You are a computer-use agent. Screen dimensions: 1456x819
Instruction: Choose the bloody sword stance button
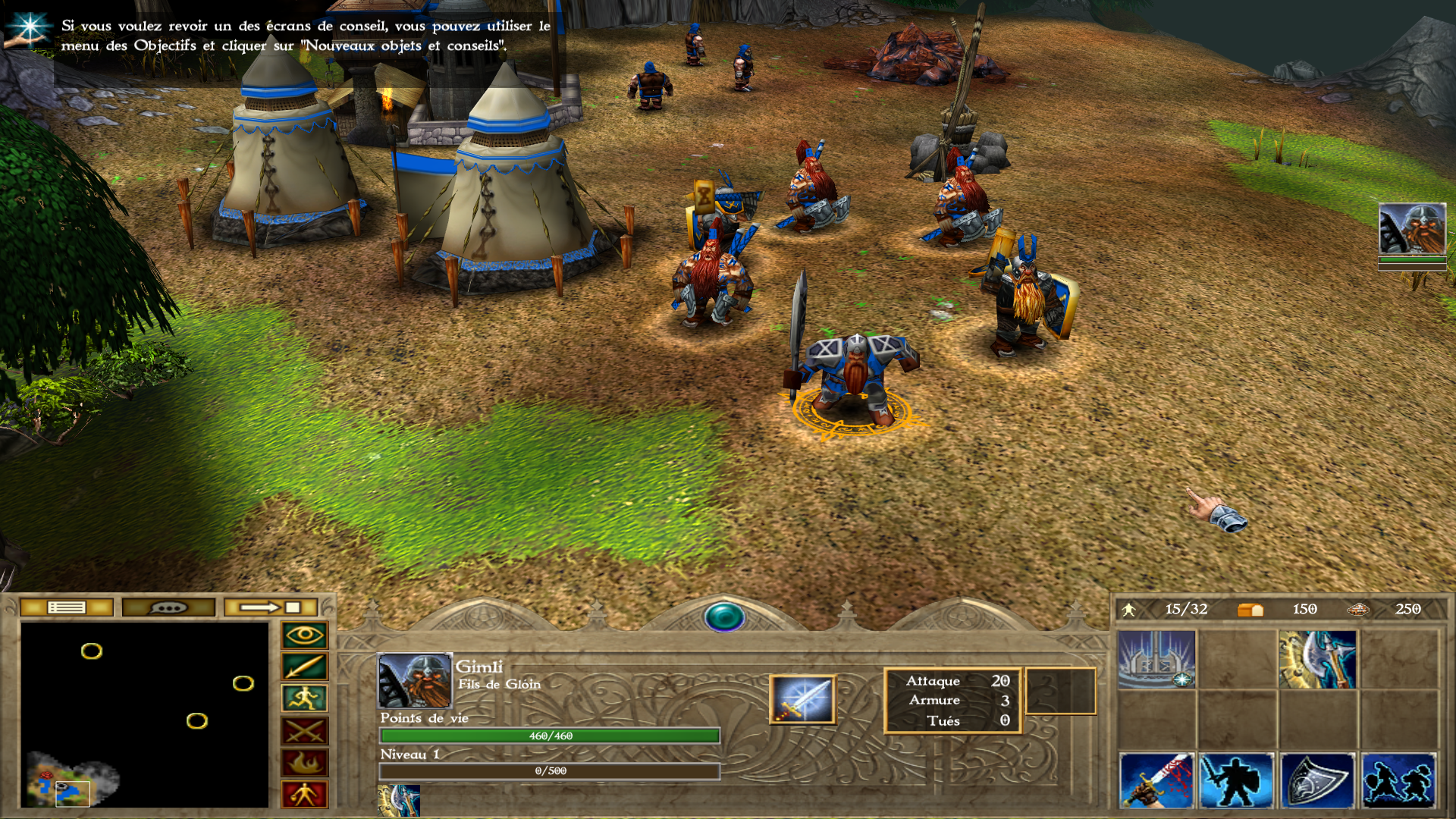click(1156, 780)
